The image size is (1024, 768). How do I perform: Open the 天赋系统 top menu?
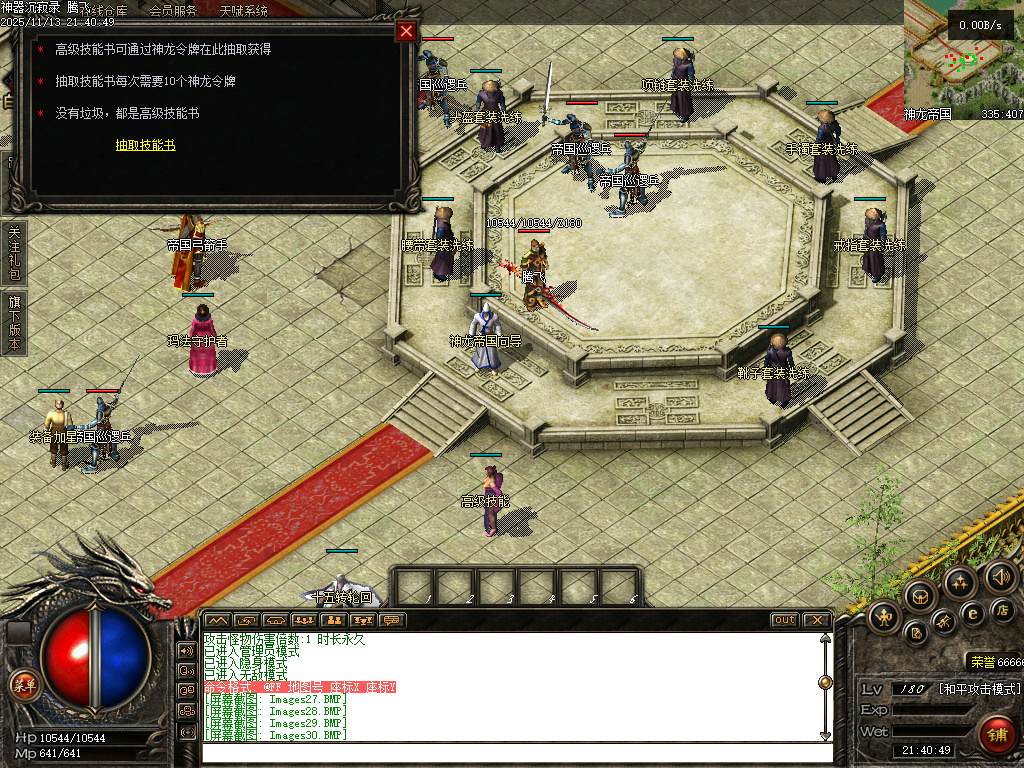(243, 11)
